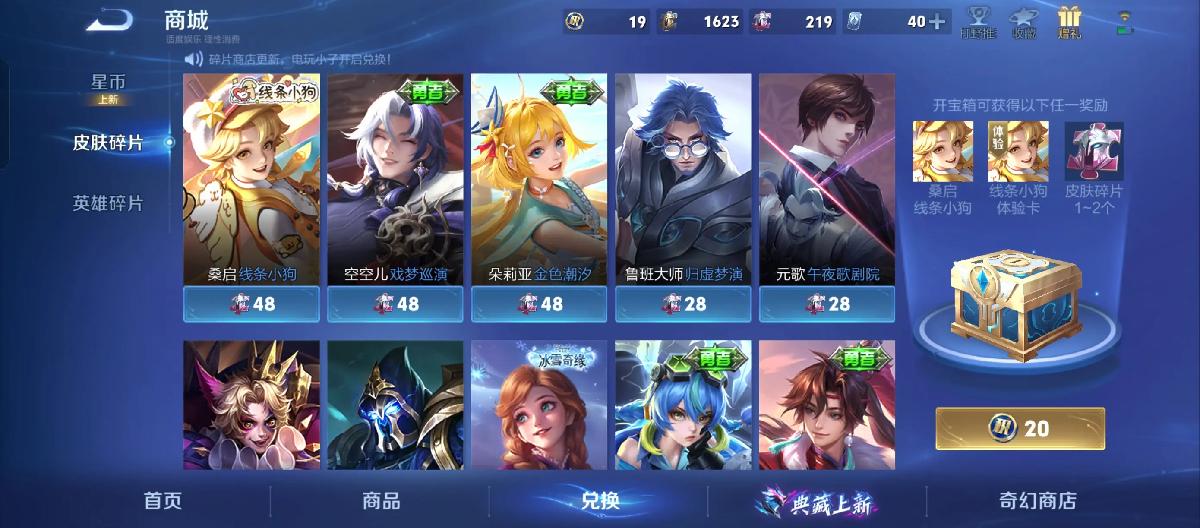This screenshot has width=1200, height=528.
Task: Go to the 首页 tab
Action: click(x=163, y=501)
